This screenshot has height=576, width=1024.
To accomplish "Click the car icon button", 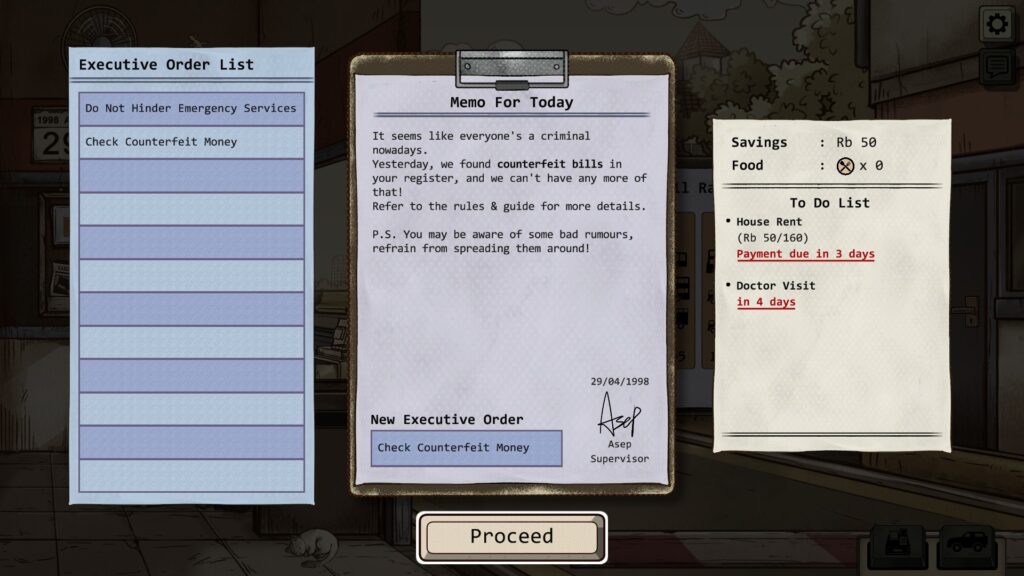I will 964,545.
